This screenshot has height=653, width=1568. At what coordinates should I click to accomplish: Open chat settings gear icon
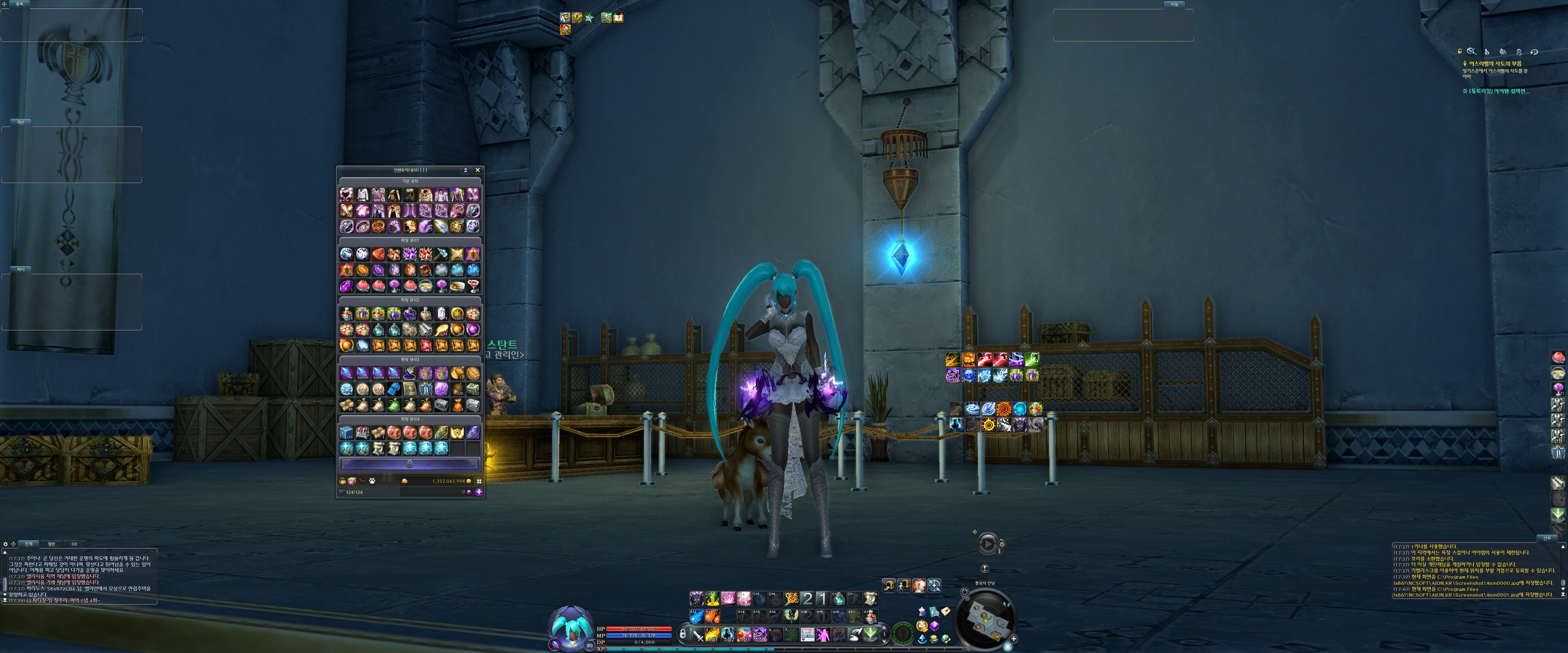point(5,544)
